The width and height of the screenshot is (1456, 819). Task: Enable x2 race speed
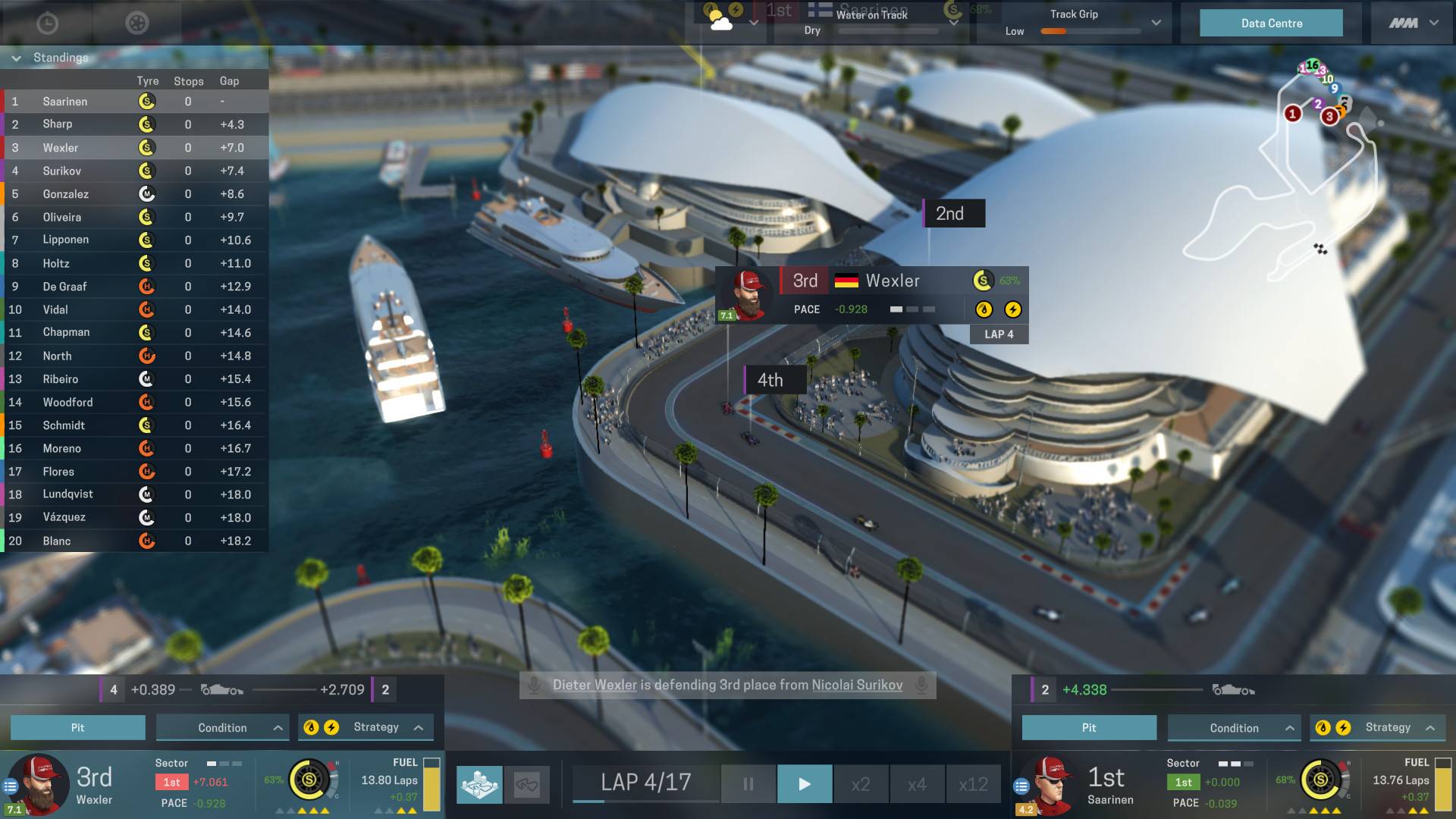click(861, 783)
